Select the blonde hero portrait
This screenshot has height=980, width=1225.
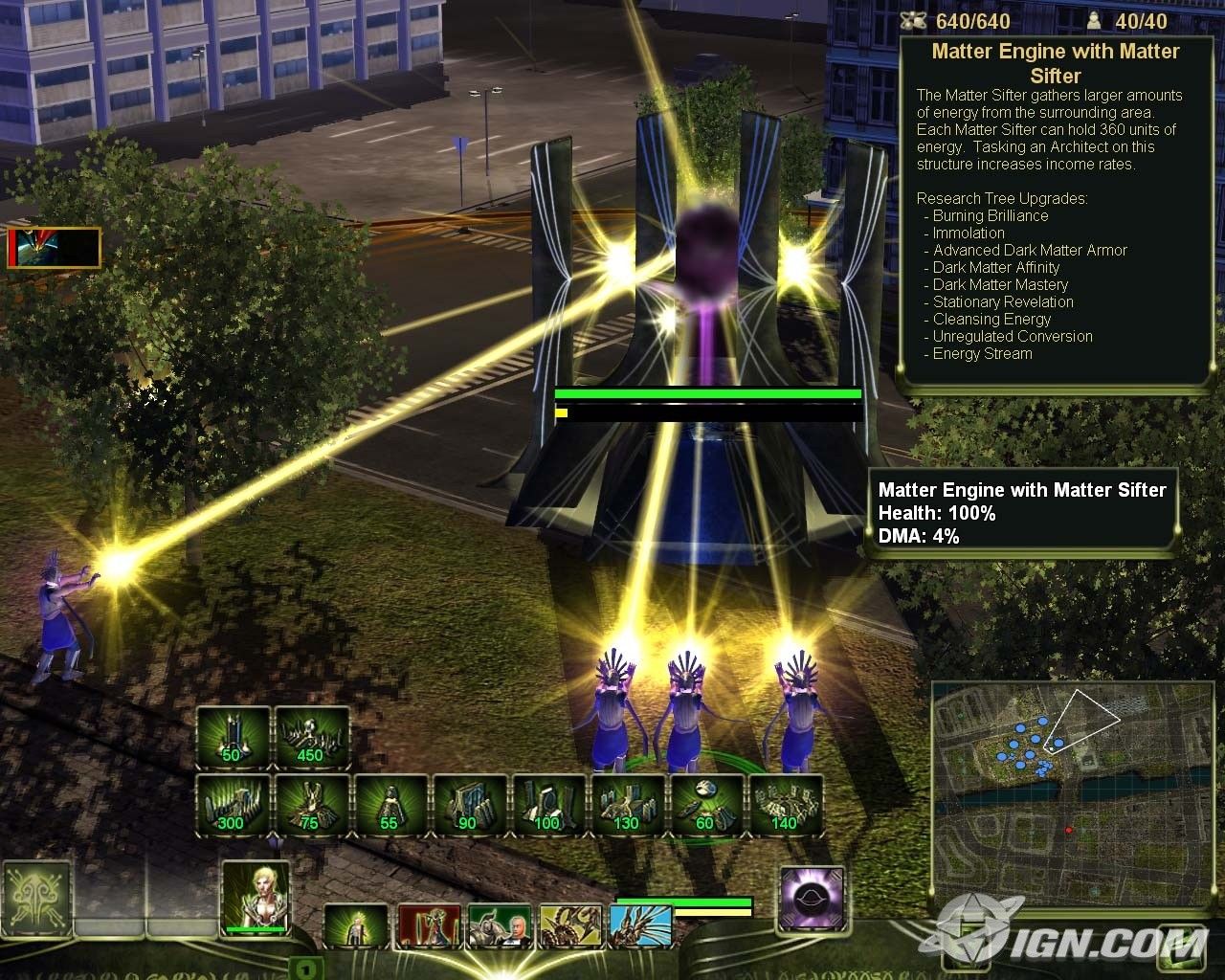click(255, 897)
